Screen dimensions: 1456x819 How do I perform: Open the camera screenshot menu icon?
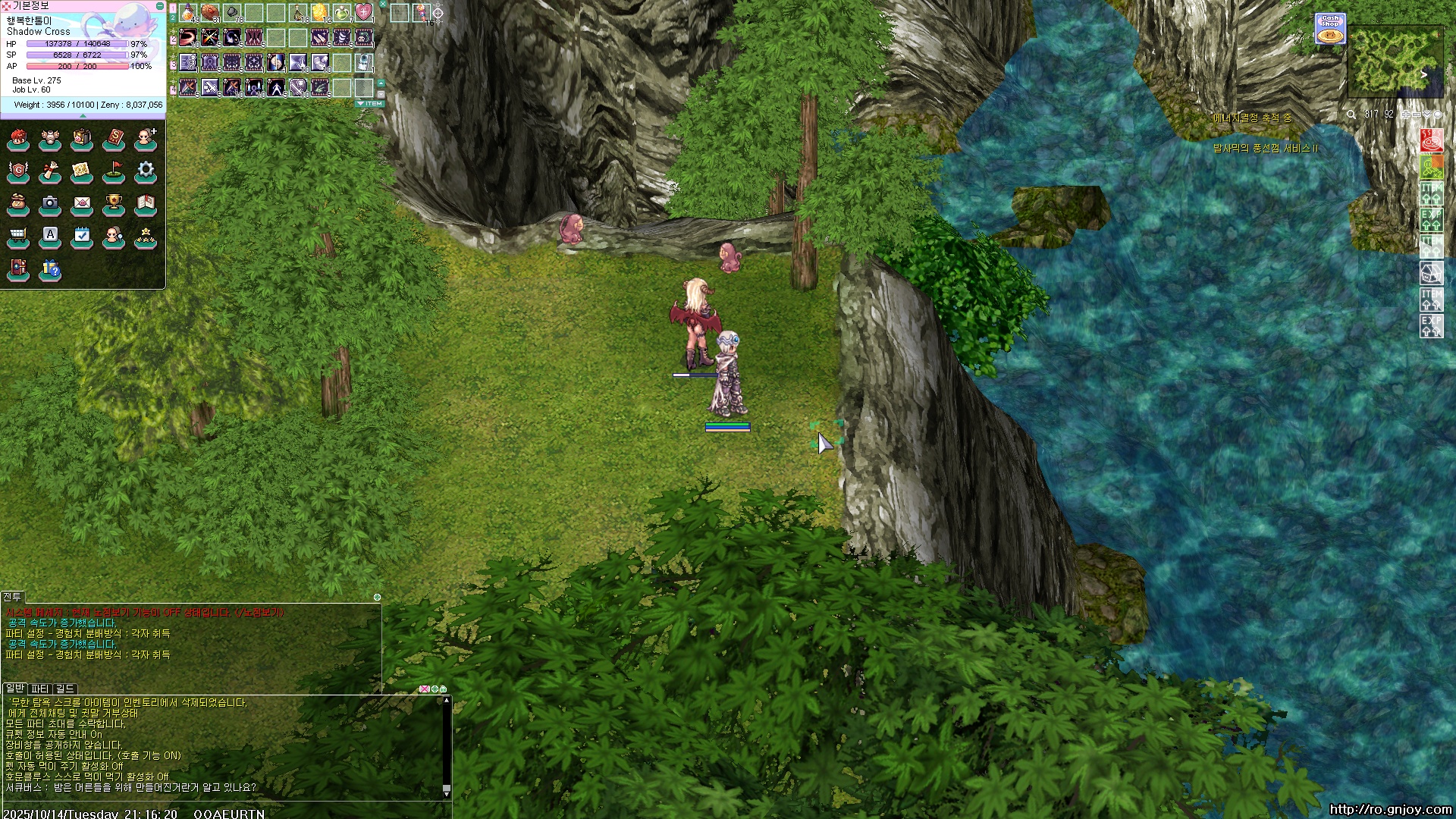tap(50, 203)
